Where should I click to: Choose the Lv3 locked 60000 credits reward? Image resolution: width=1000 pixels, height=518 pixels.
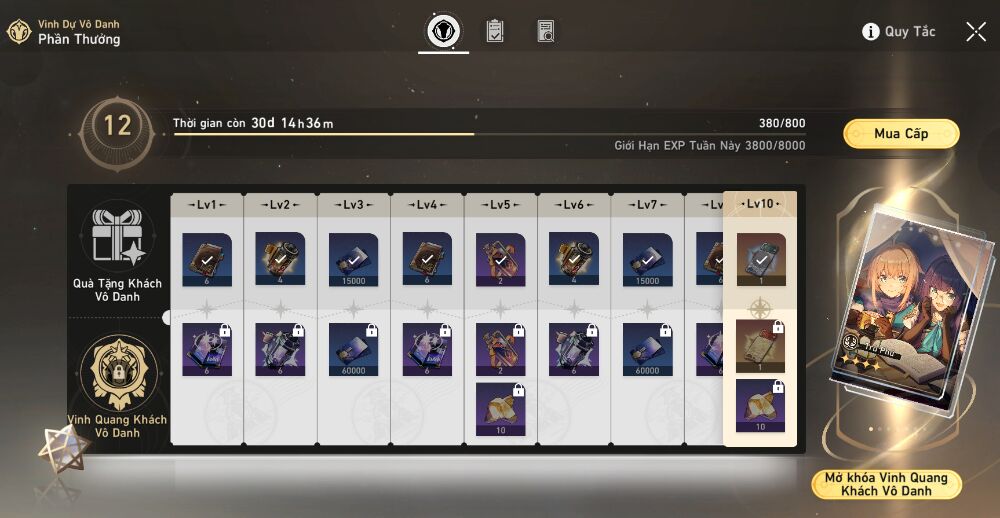(x=354, y=348)
